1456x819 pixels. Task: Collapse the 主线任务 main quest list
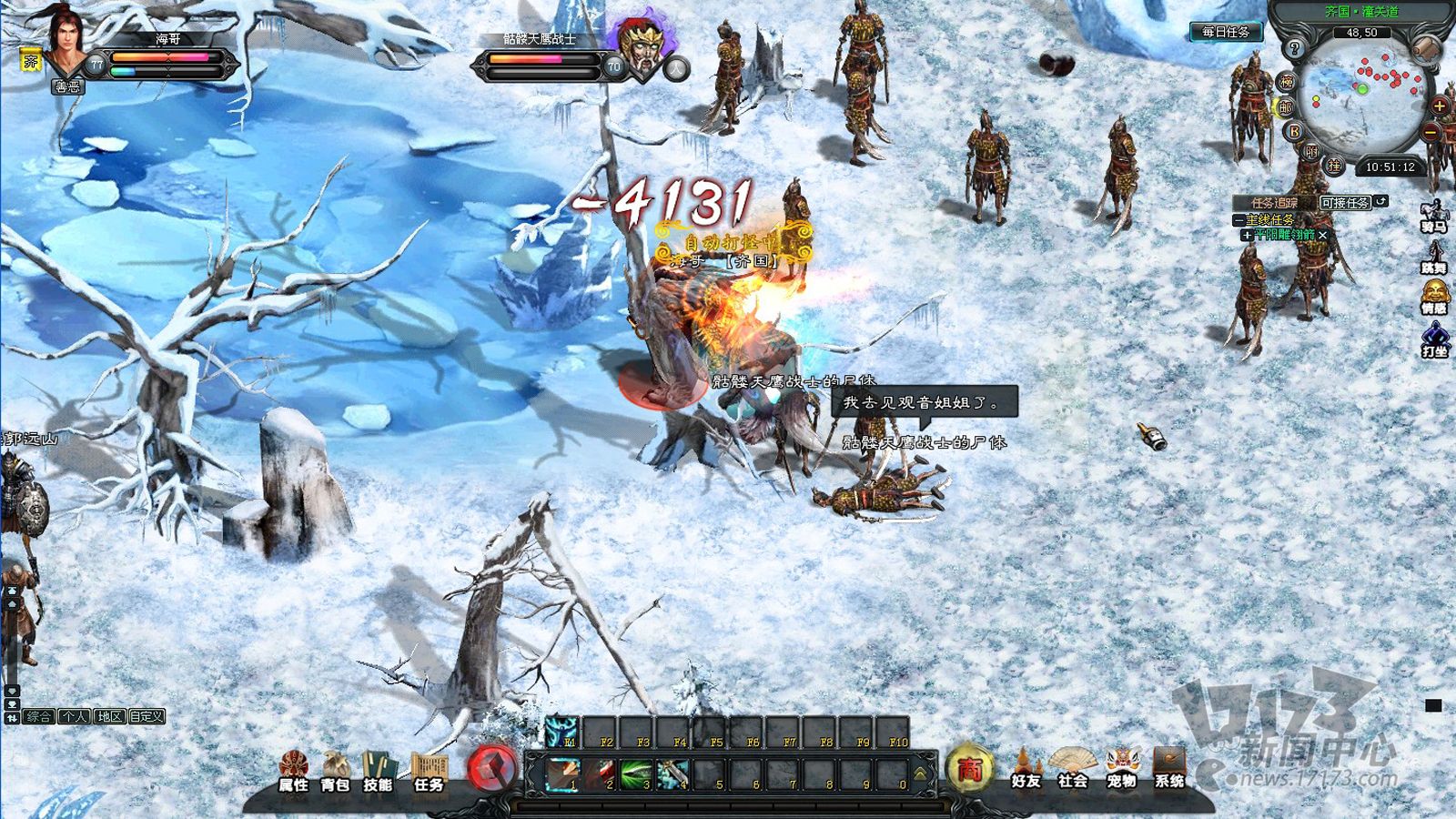click(1239, 220)
